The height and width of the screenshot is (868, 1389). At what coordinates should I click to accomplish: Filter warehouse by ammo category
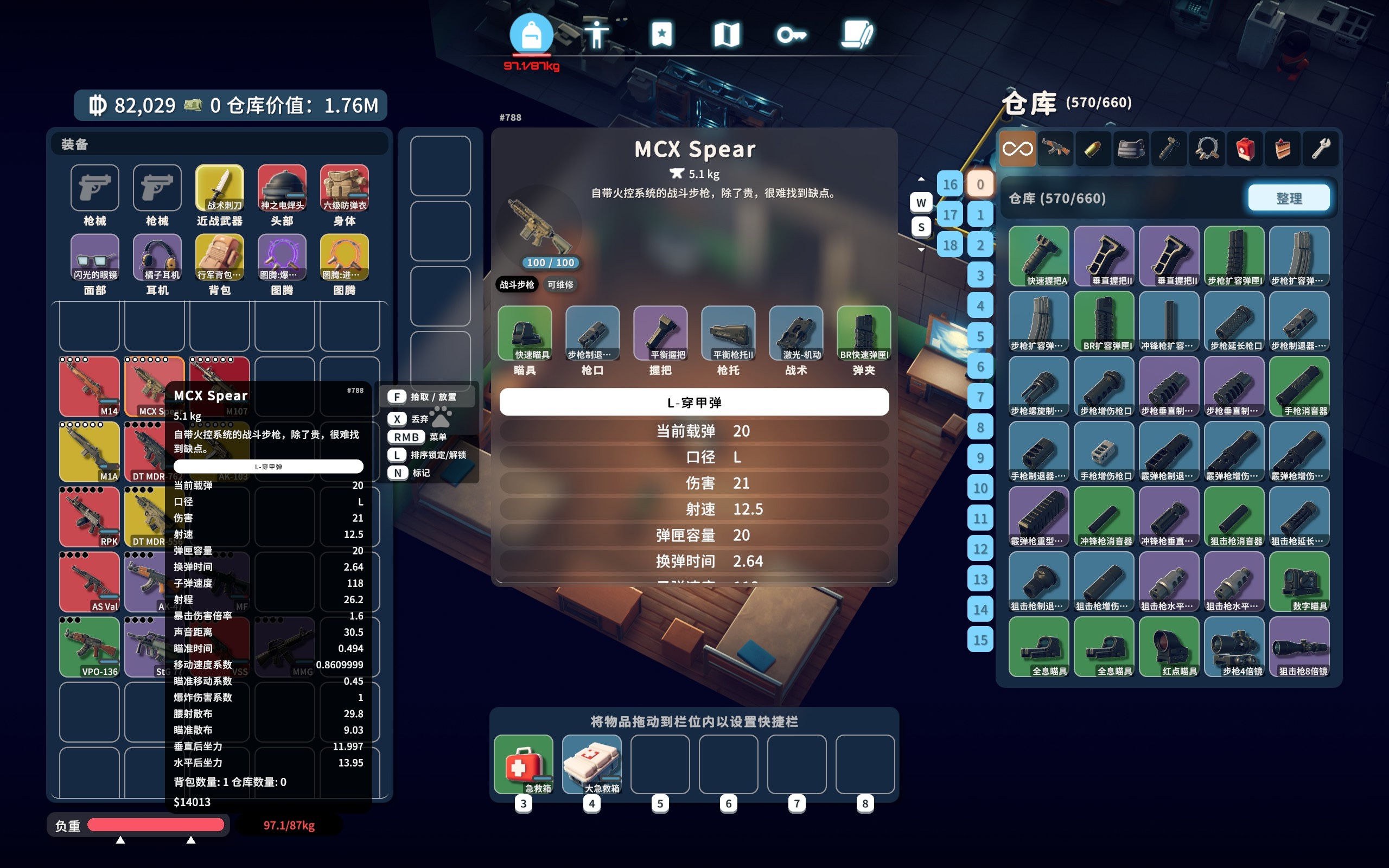click(x=1093, y=149)
